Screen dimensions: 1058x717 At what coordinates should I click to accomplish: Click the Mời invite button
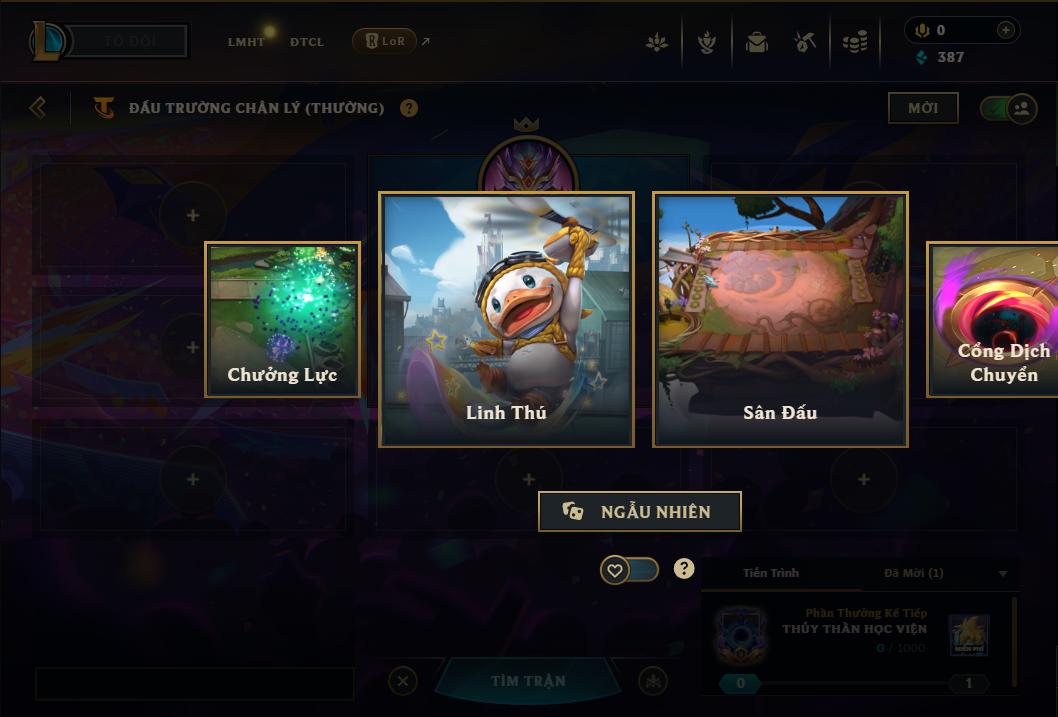coord(922,108)
